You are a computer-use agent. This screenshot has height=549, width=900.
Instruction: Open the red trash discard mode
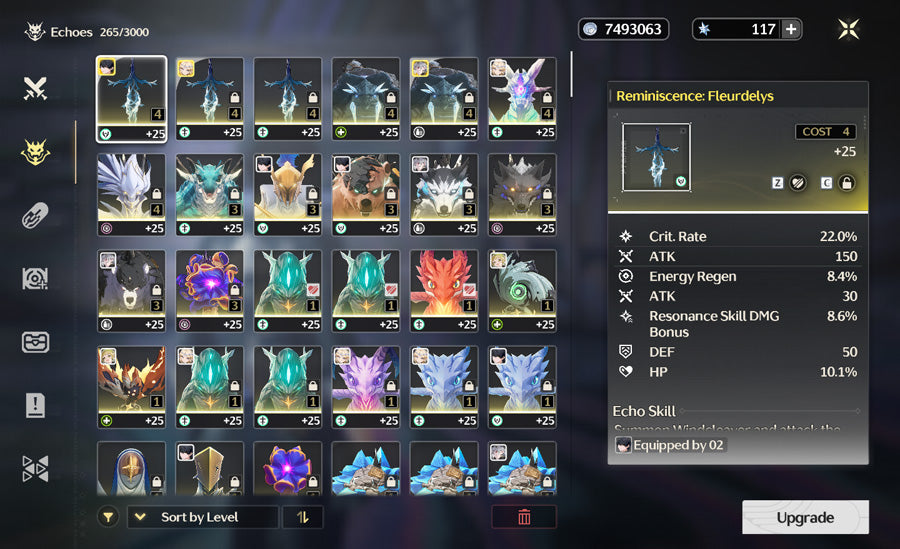[524, 517]
